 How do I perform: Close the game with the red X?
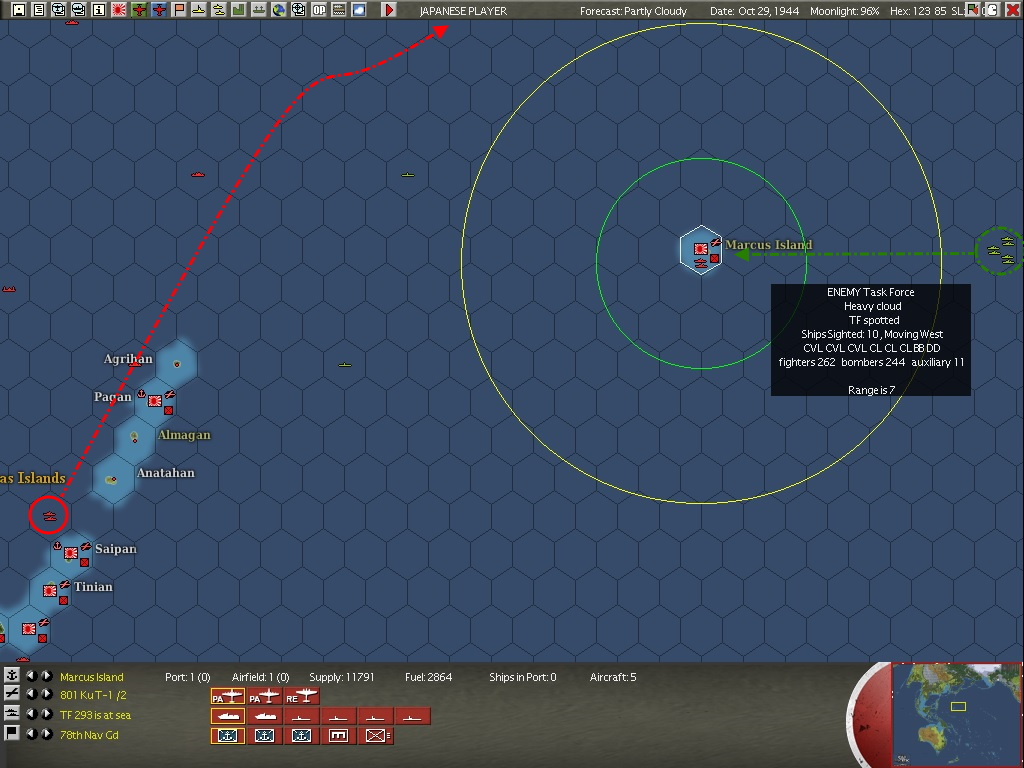tap(1013, 10)
